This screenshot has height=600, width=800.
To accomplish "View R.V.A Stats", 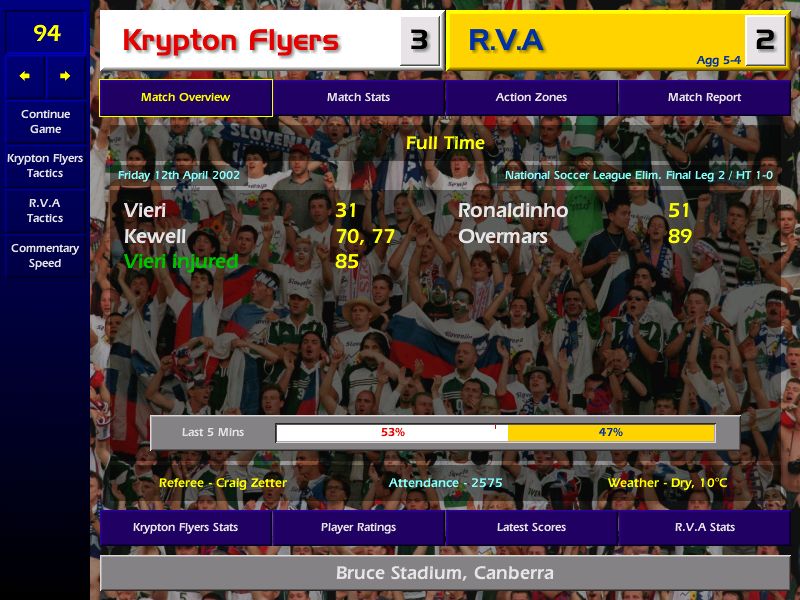I will click(x=704, y=527).
